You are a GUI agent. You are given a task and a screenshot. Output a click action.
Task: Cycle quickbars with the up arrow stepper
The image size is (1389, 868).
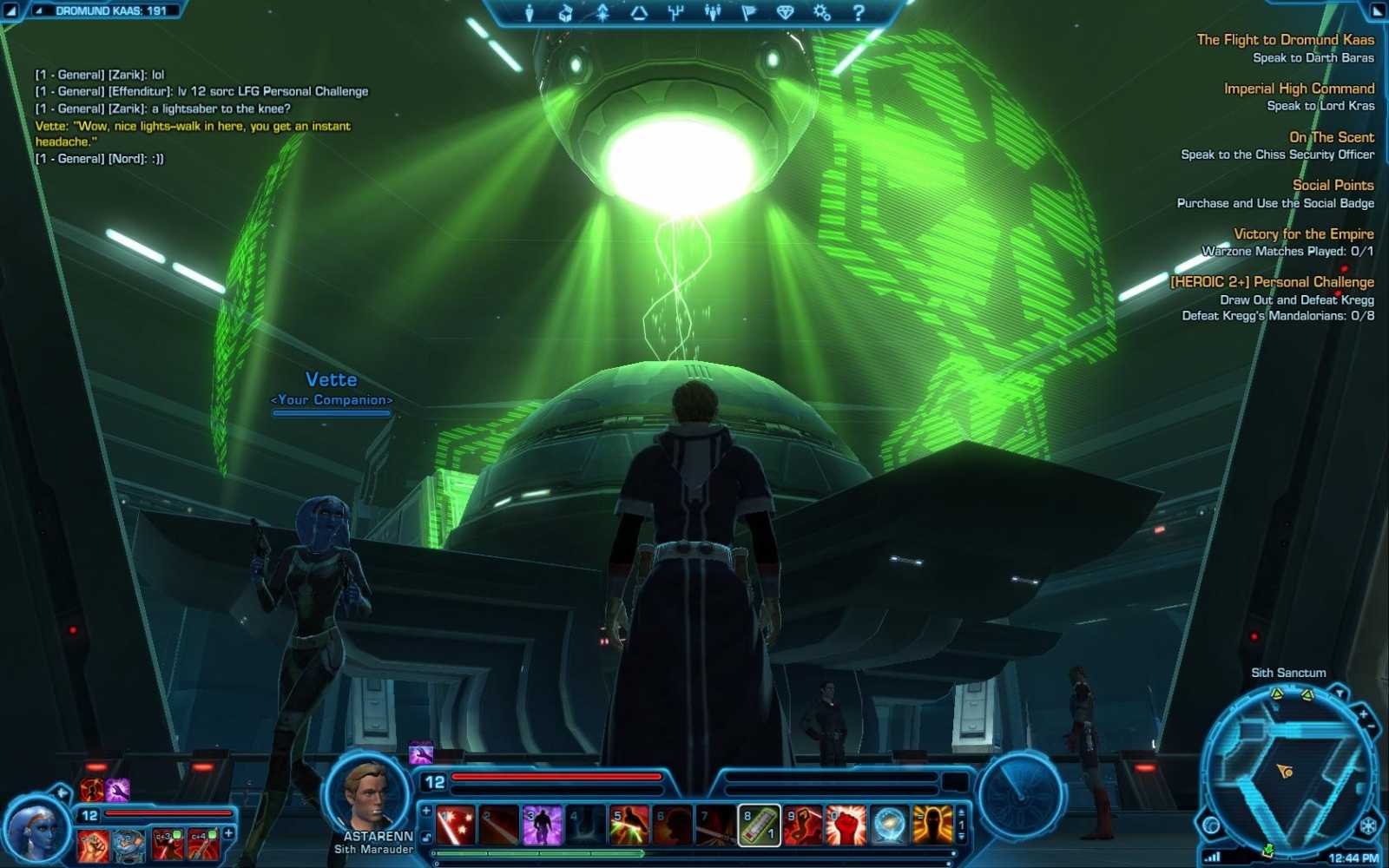(961, 812)
